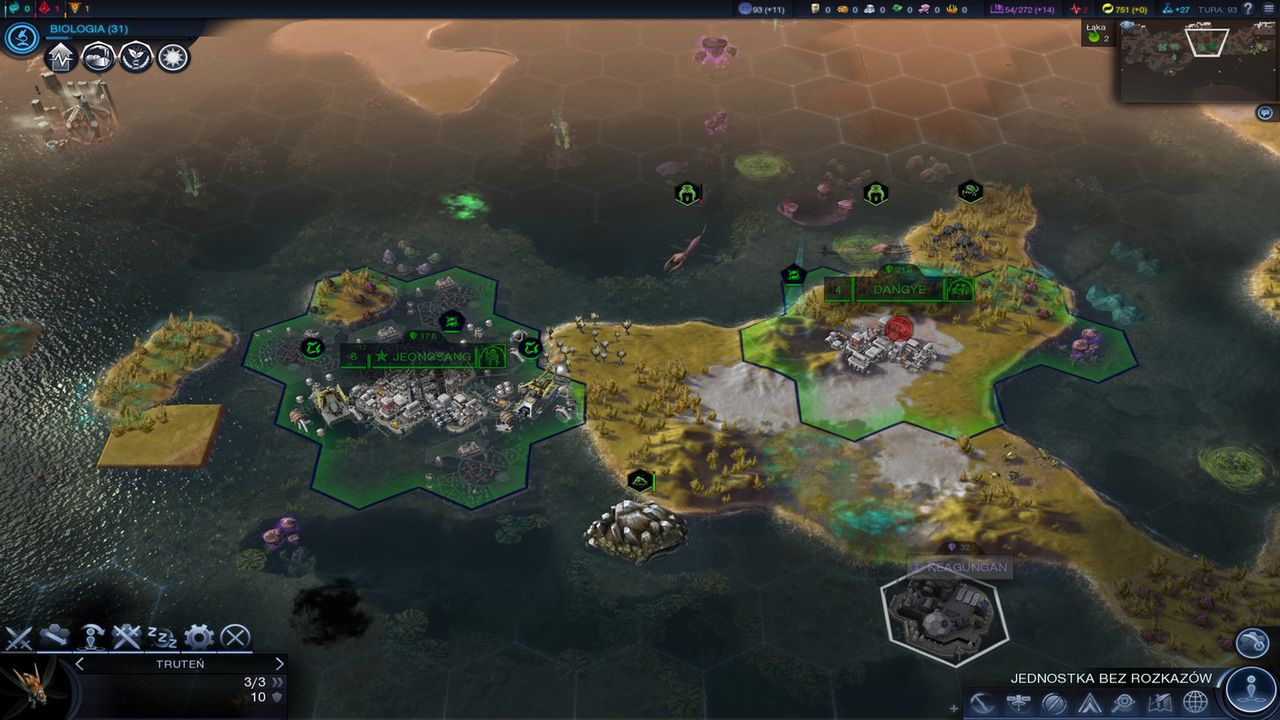Open advisors with the magnifying eye icon
1280x720 pixels.
click(x=1125, y=701)
